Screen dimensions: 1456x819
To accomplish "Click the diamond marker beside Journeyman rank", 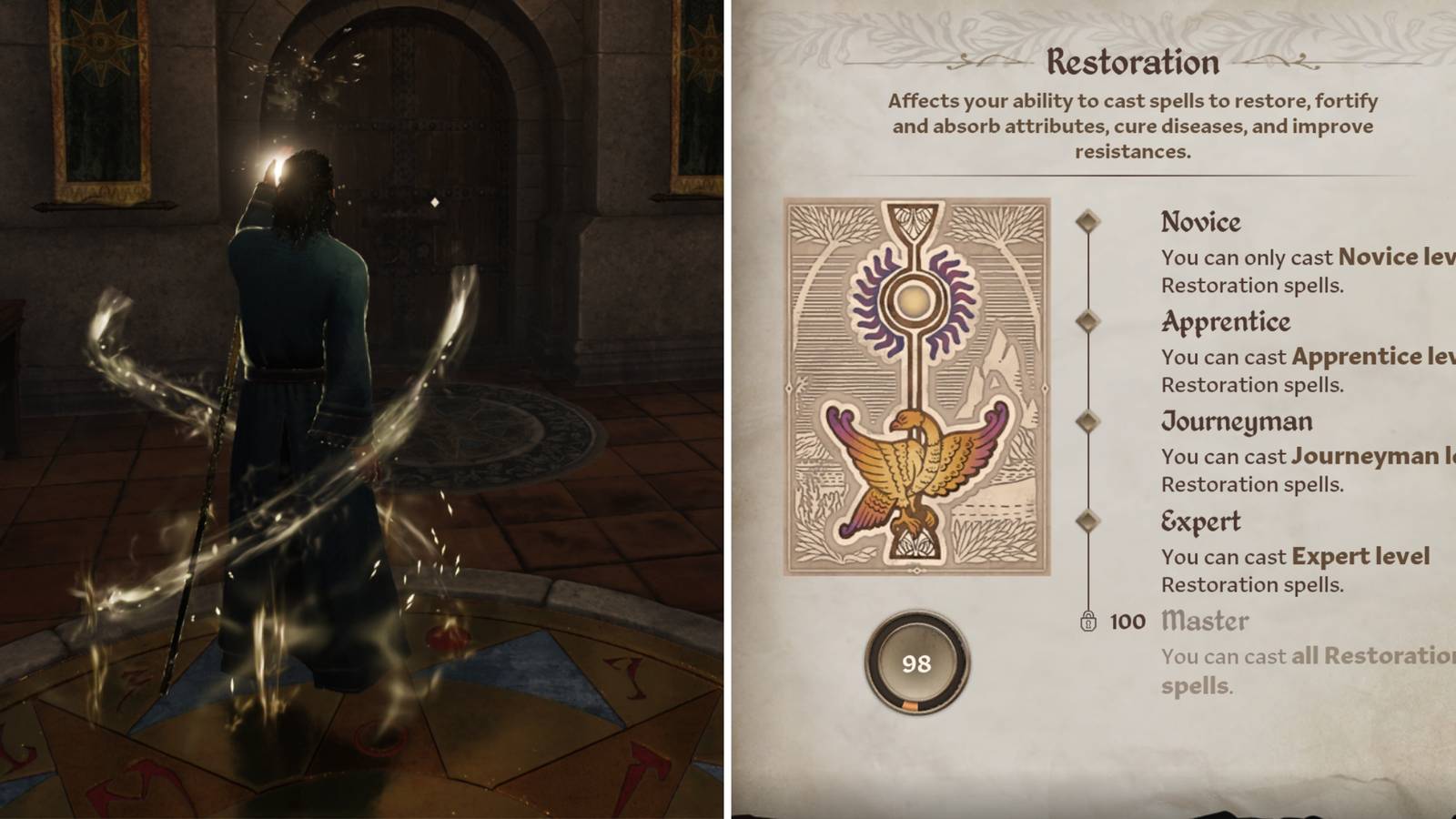I will [1088, 420].
